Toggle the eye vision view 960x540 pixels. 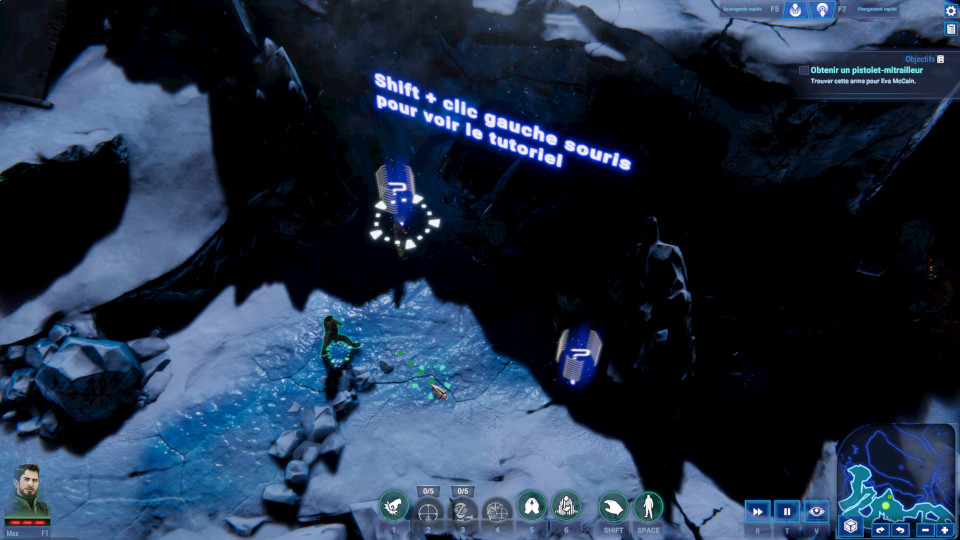[816, 511]
